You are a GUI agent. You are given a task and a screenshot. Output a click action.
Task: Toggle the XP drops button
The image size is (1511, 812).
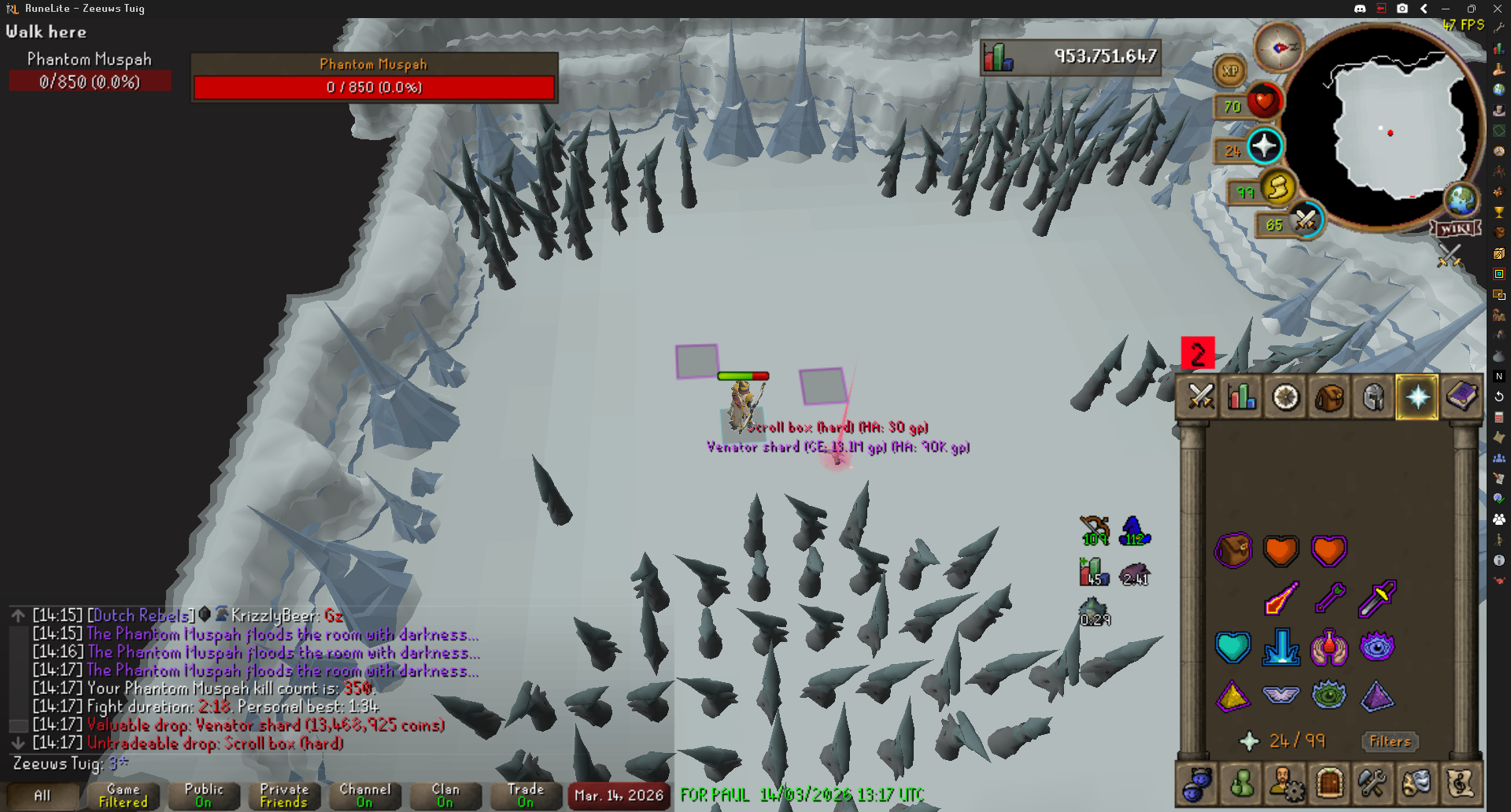[1230, 71]
